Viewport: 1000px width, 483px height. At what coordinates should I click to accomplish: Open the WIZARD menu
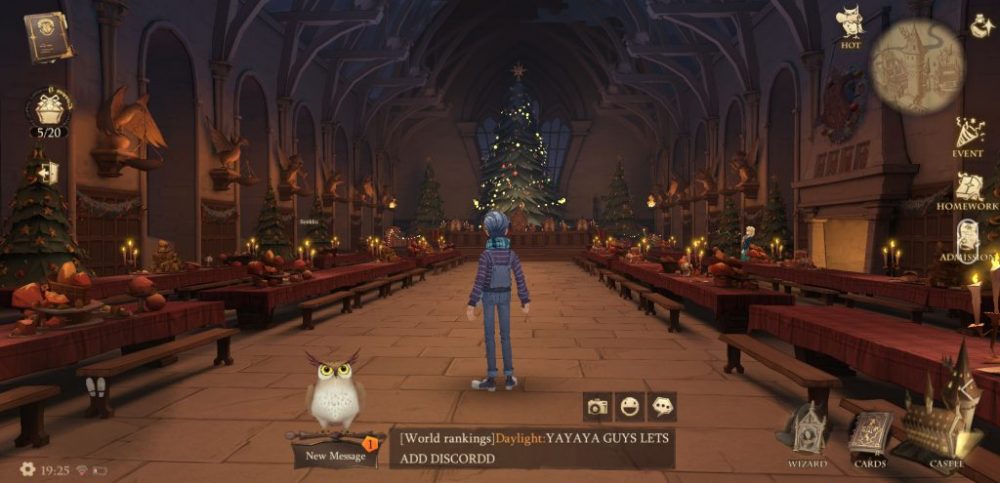click(x=807, y=435)
